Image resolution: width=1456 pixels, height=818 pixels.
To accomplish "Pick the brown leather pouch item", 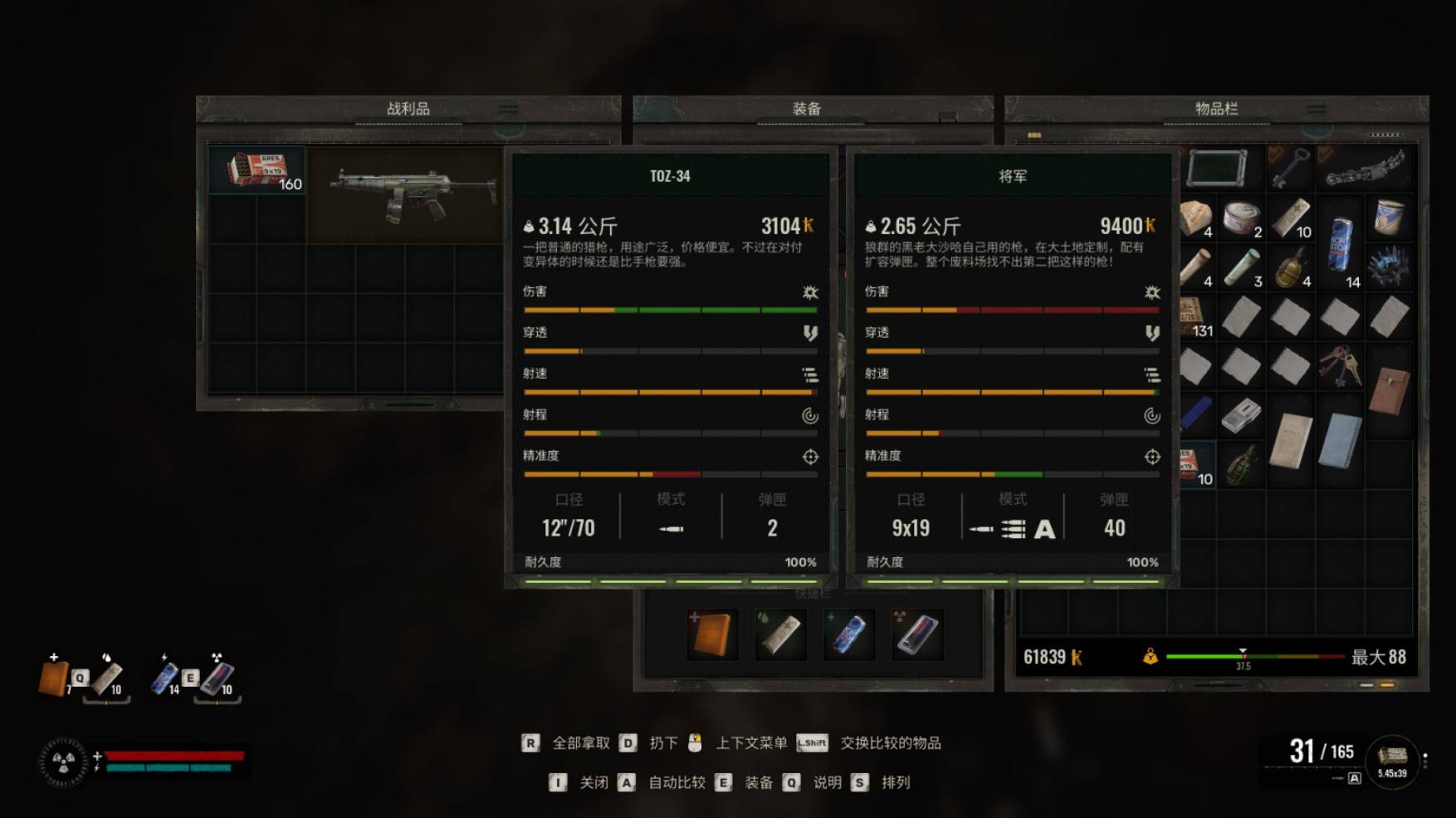I will (1389, 390).
